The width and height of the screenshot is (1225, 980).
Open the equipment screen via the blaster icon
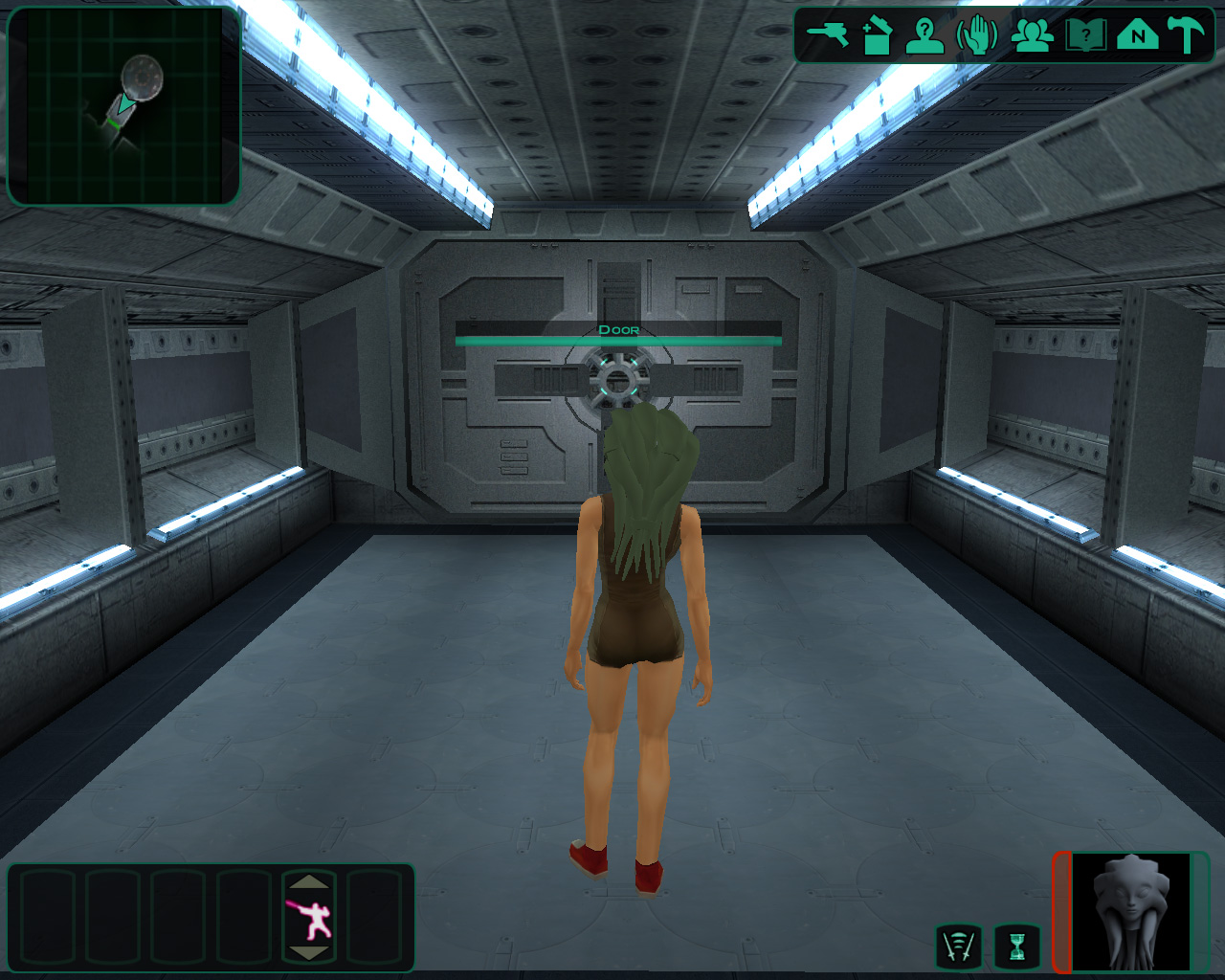click(x=827, y=35)
